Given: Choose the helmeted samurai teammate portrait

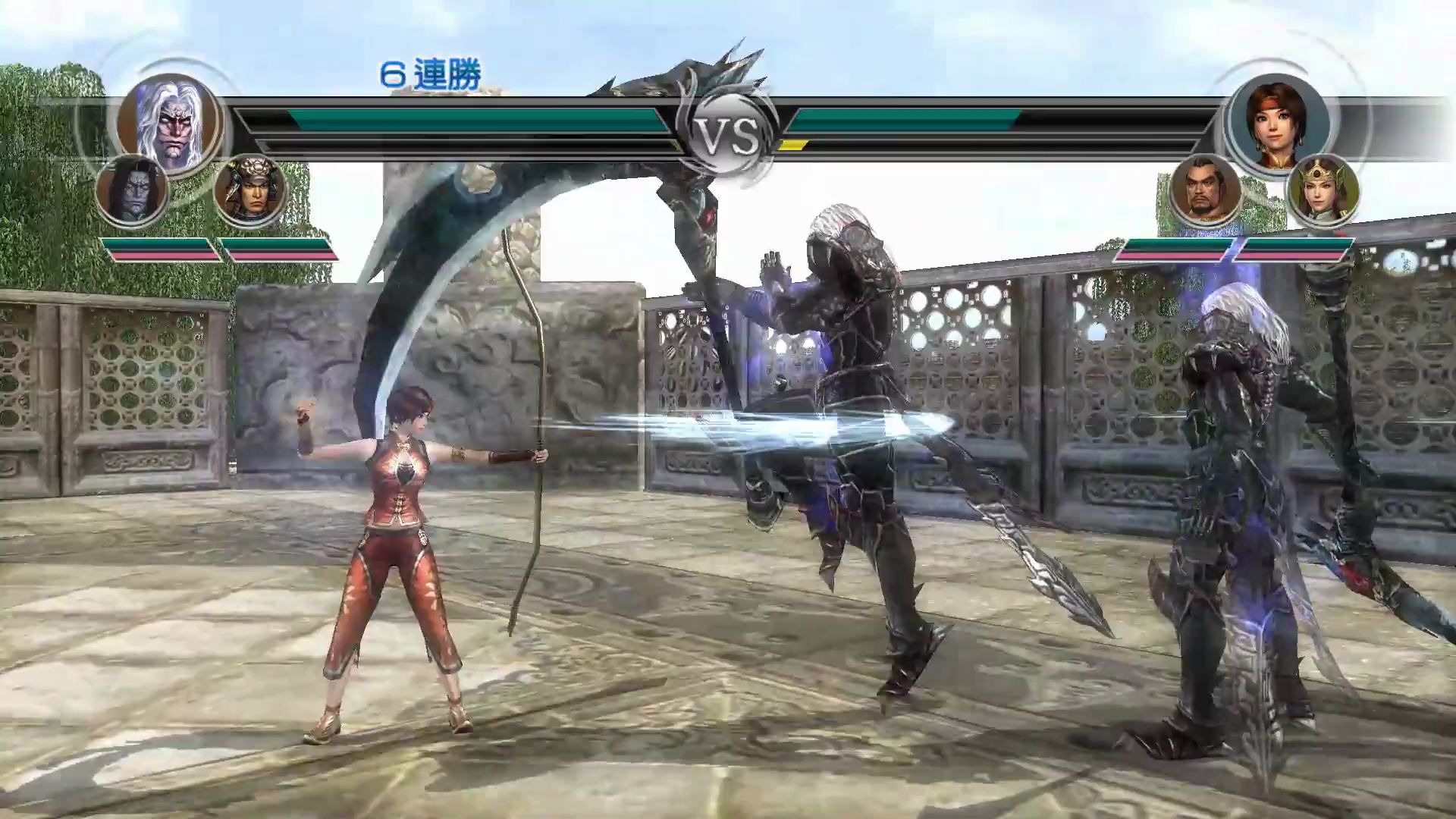Looking at the screenshot, I should [250, 190].
